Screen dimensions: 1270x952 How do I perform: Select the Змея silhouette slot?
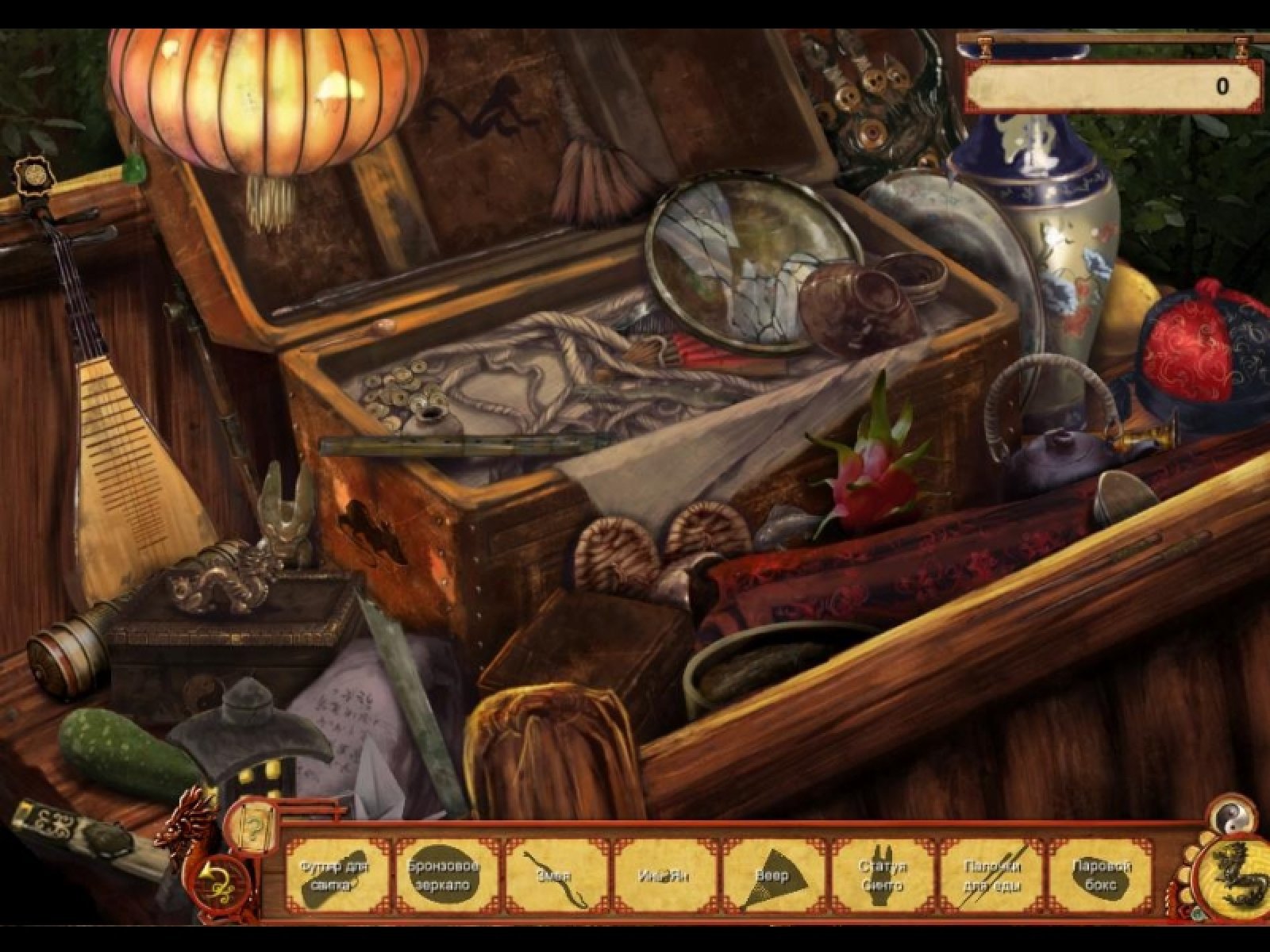click(x=553, y=874)
